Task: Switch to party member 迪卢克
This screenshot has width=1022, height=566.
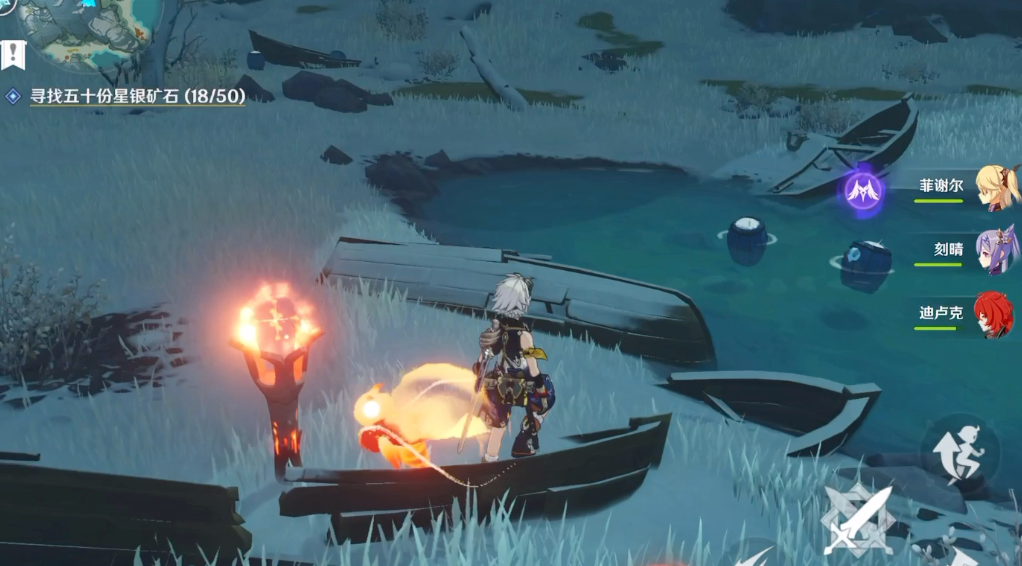Action: [x=994, y=313]
